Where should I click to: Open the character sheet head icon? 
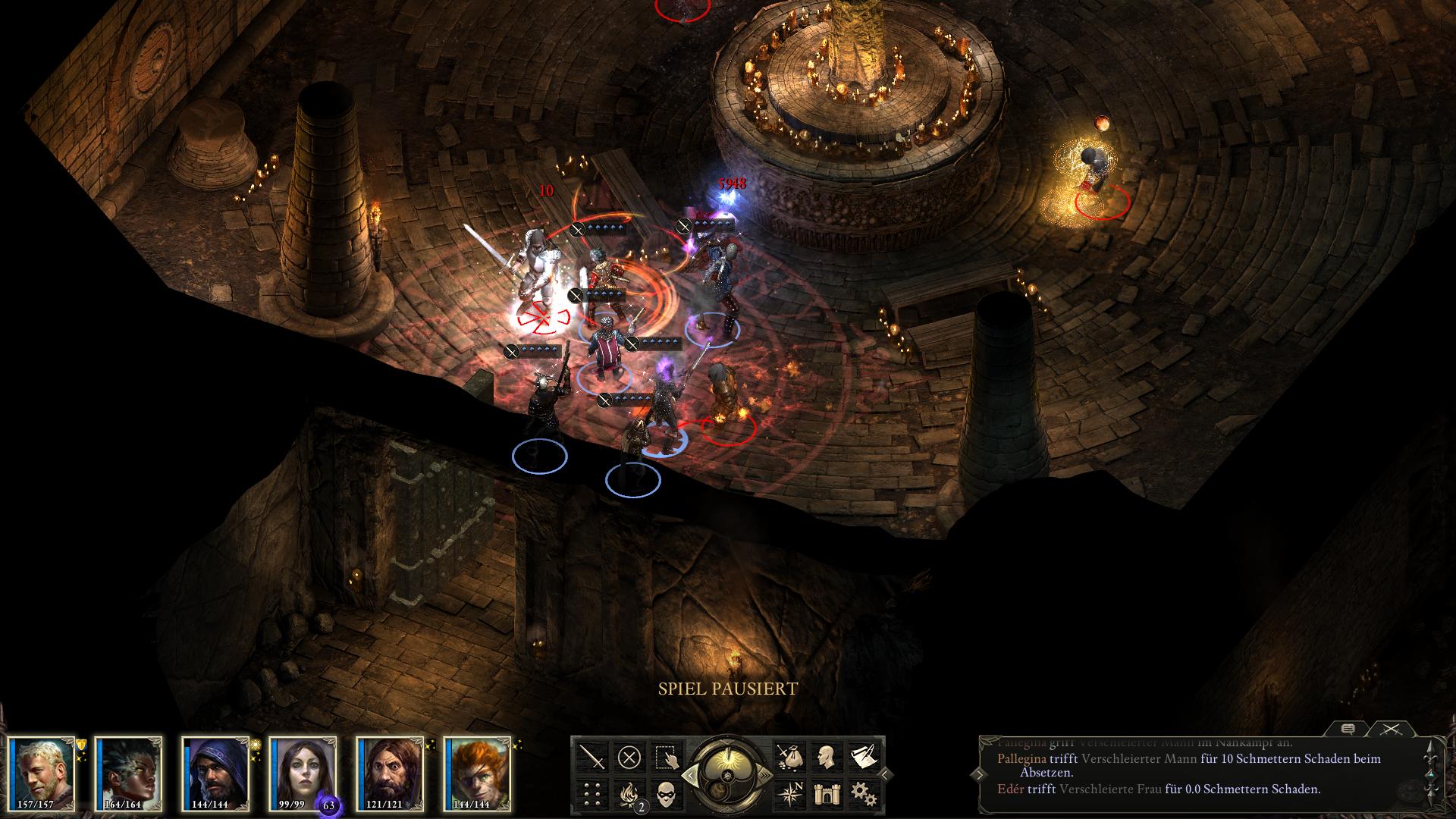point(826,757)
